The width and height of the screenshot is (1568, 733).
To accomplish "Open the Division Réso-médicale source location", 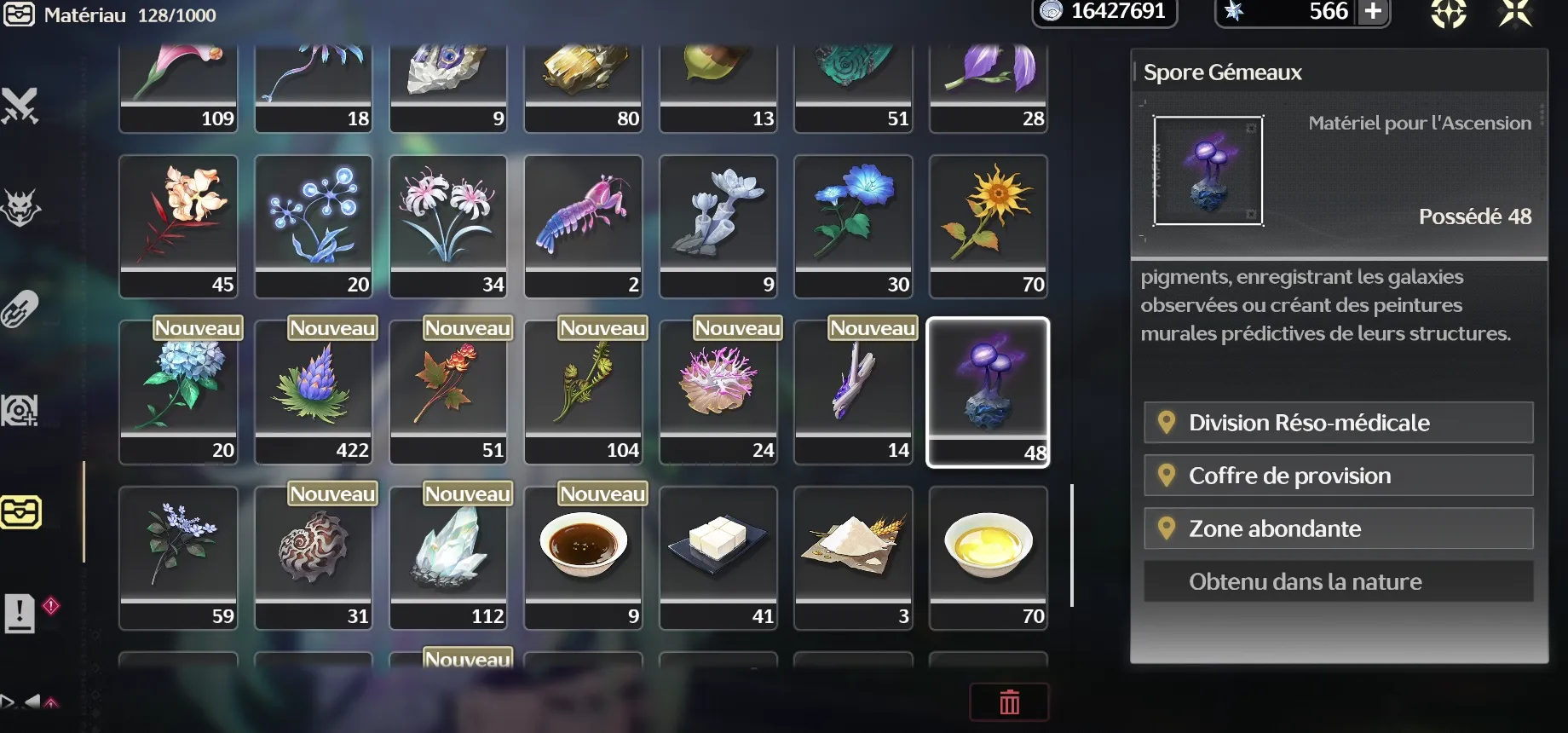I will pos(1338,423).
